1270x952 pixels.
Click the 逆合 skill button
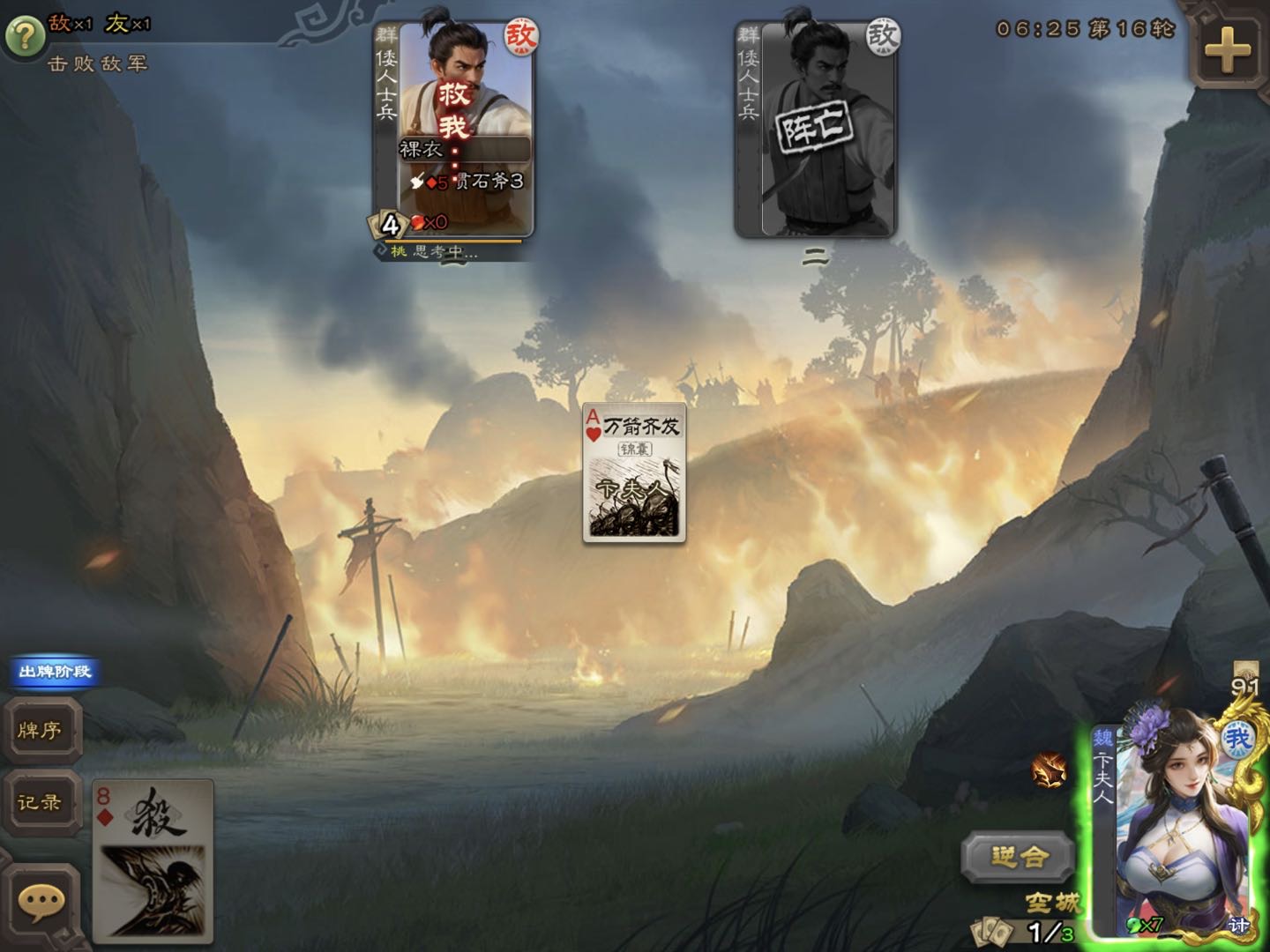(x=1019, y=856)
